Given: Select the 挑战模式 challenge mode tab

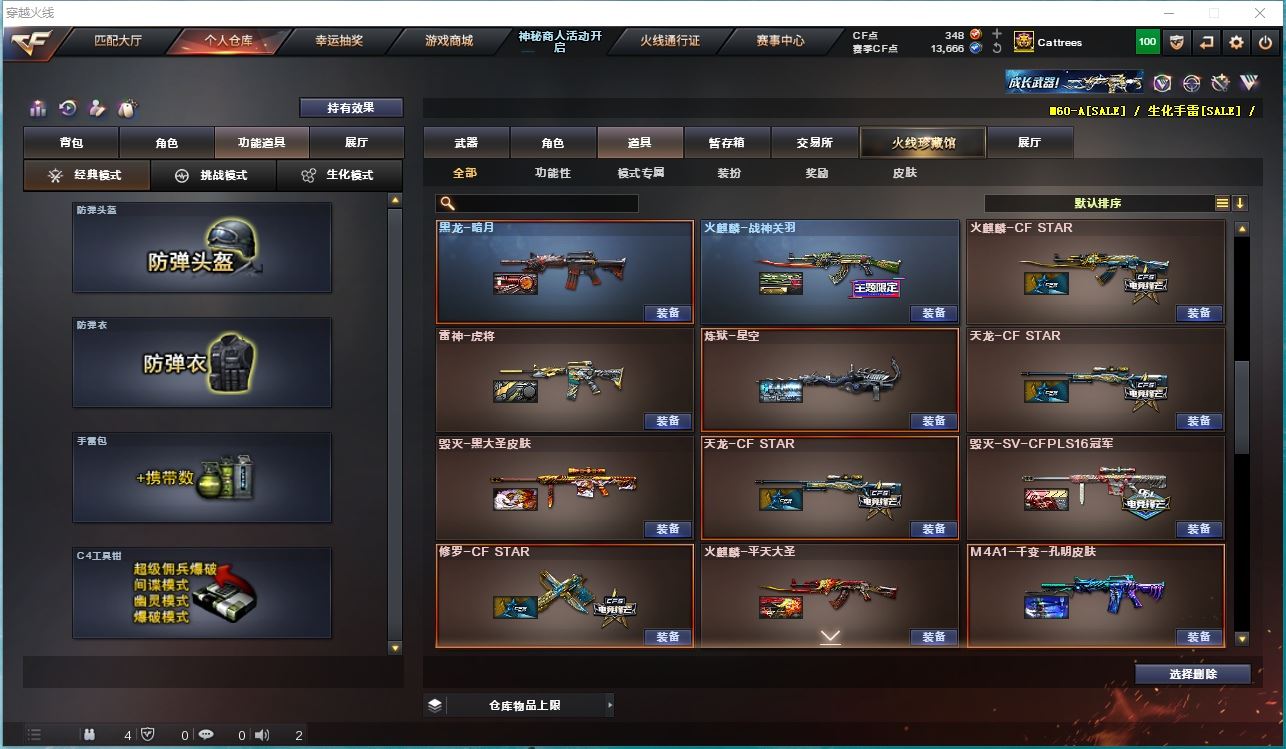Looking at the screenshot, I should click(x=213, y=175).
